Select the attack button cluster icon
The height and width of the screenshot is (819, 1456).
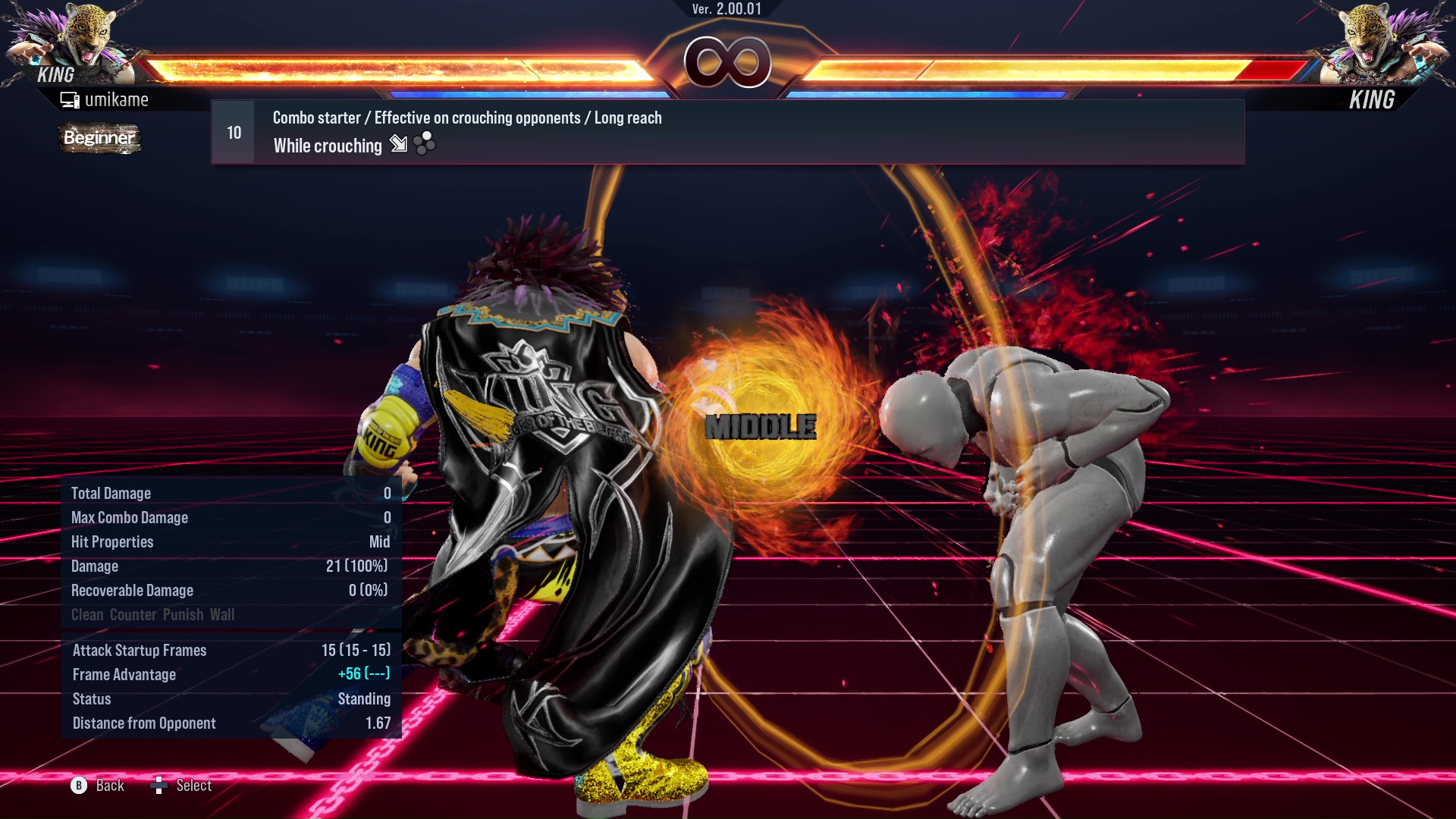pos(424,144)
